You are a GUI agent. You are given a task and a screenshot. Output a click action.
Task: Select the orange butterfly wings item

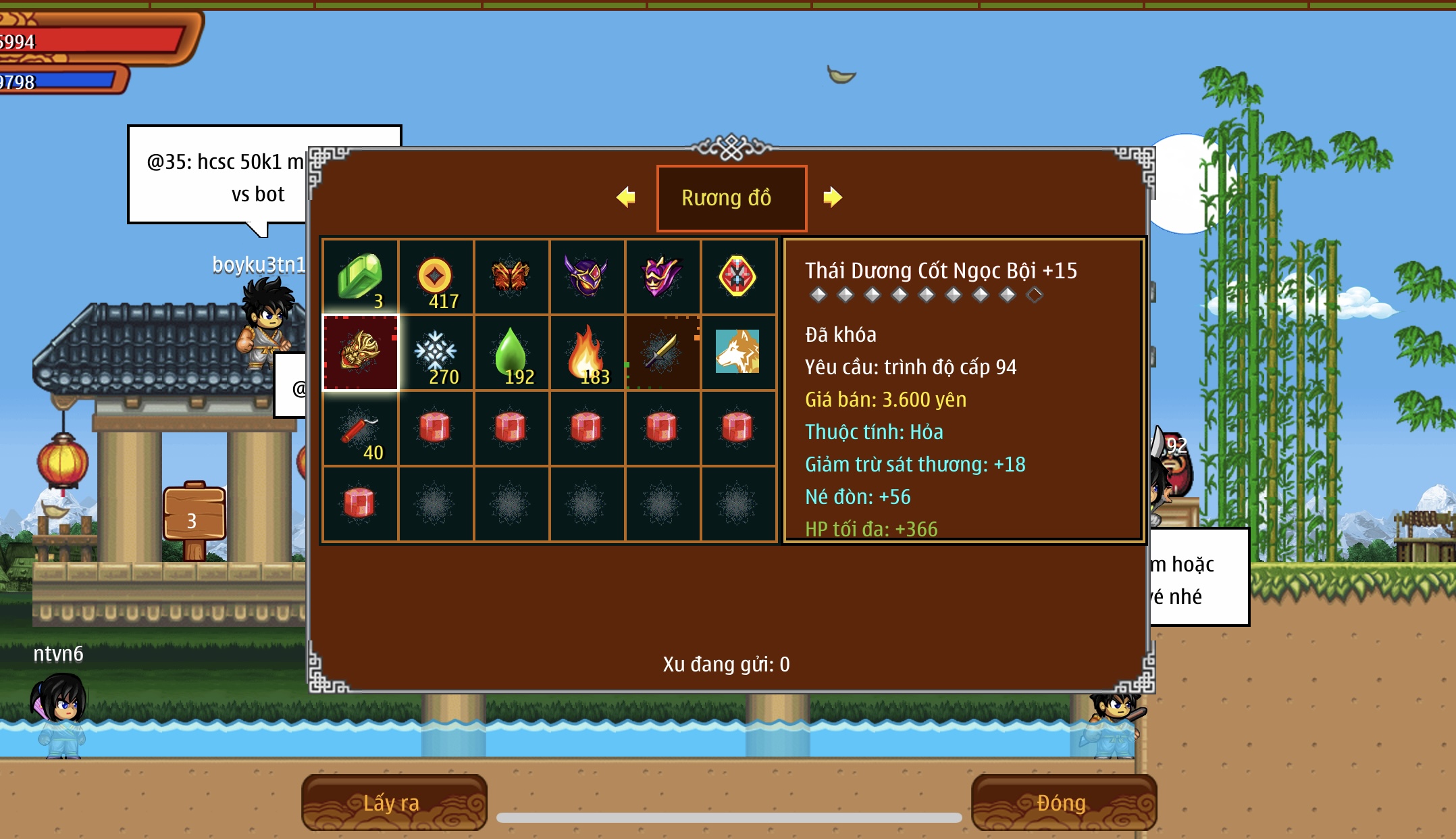tap(511, 277)
